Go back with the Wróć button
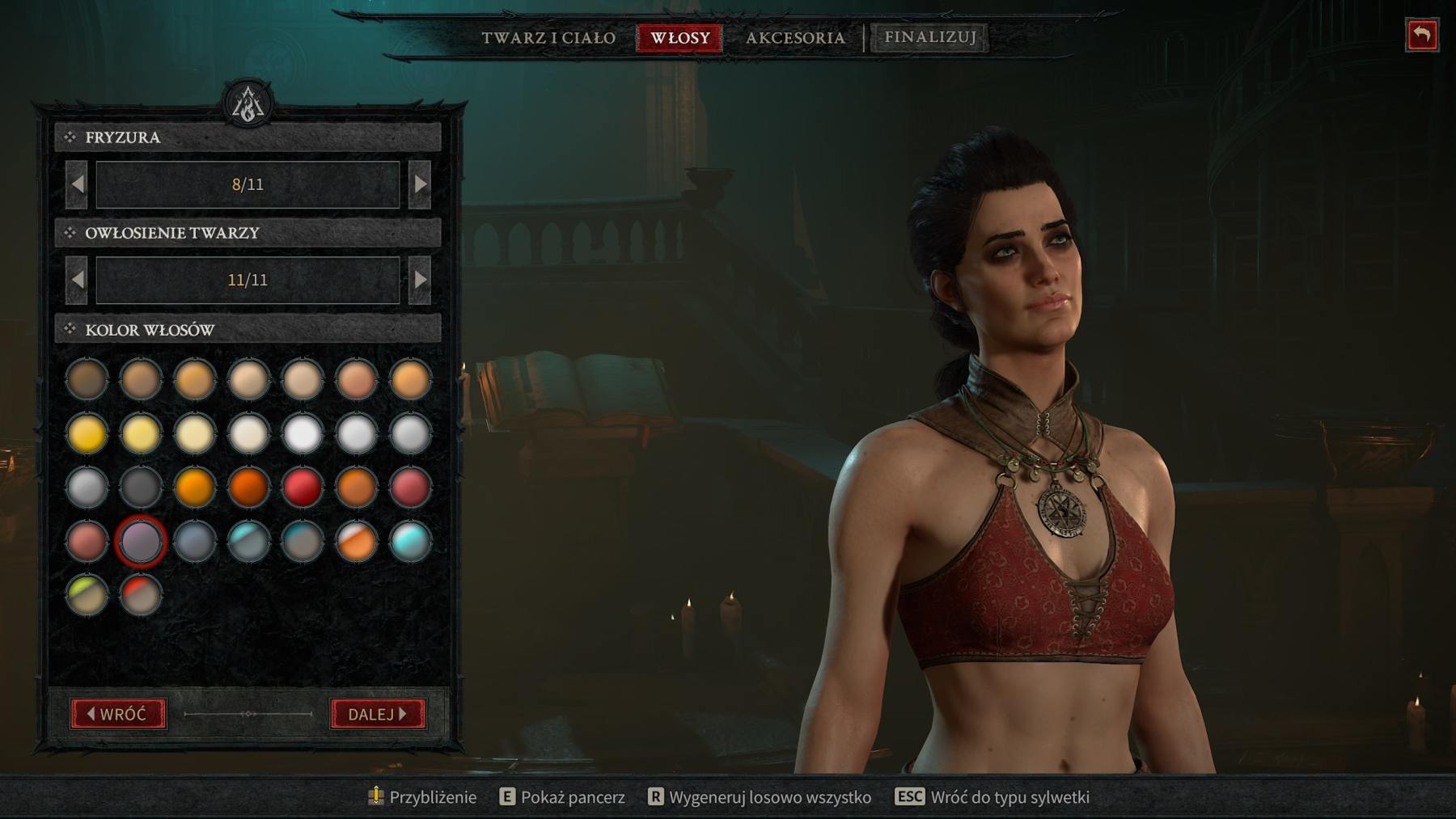 pyautogui.click(x=118, y=714)
